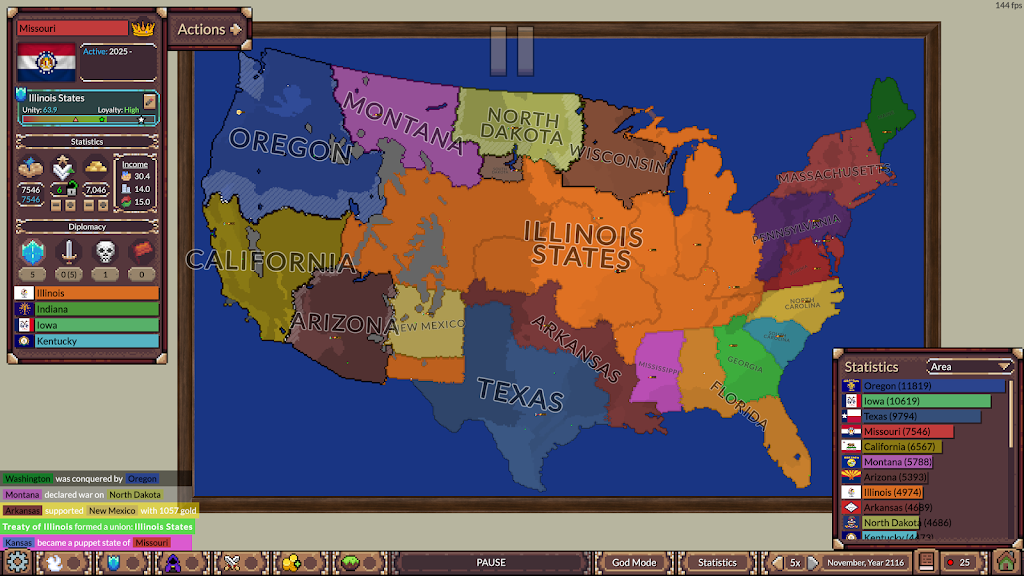Select Kentucky in the diplomacy list
This screenshot has height=576, width=1024.
[86, 341]
